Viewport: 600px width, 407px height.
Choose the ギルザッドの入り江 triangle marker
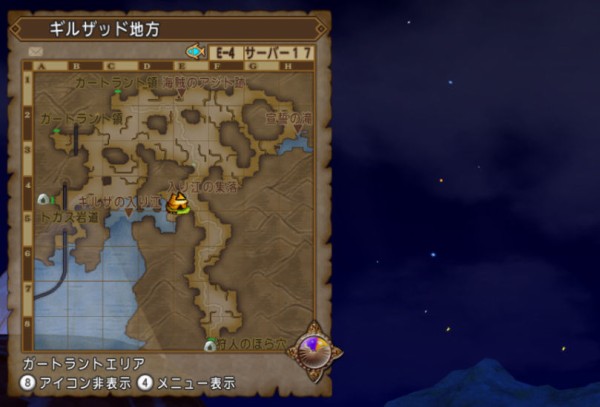(129, 211)
